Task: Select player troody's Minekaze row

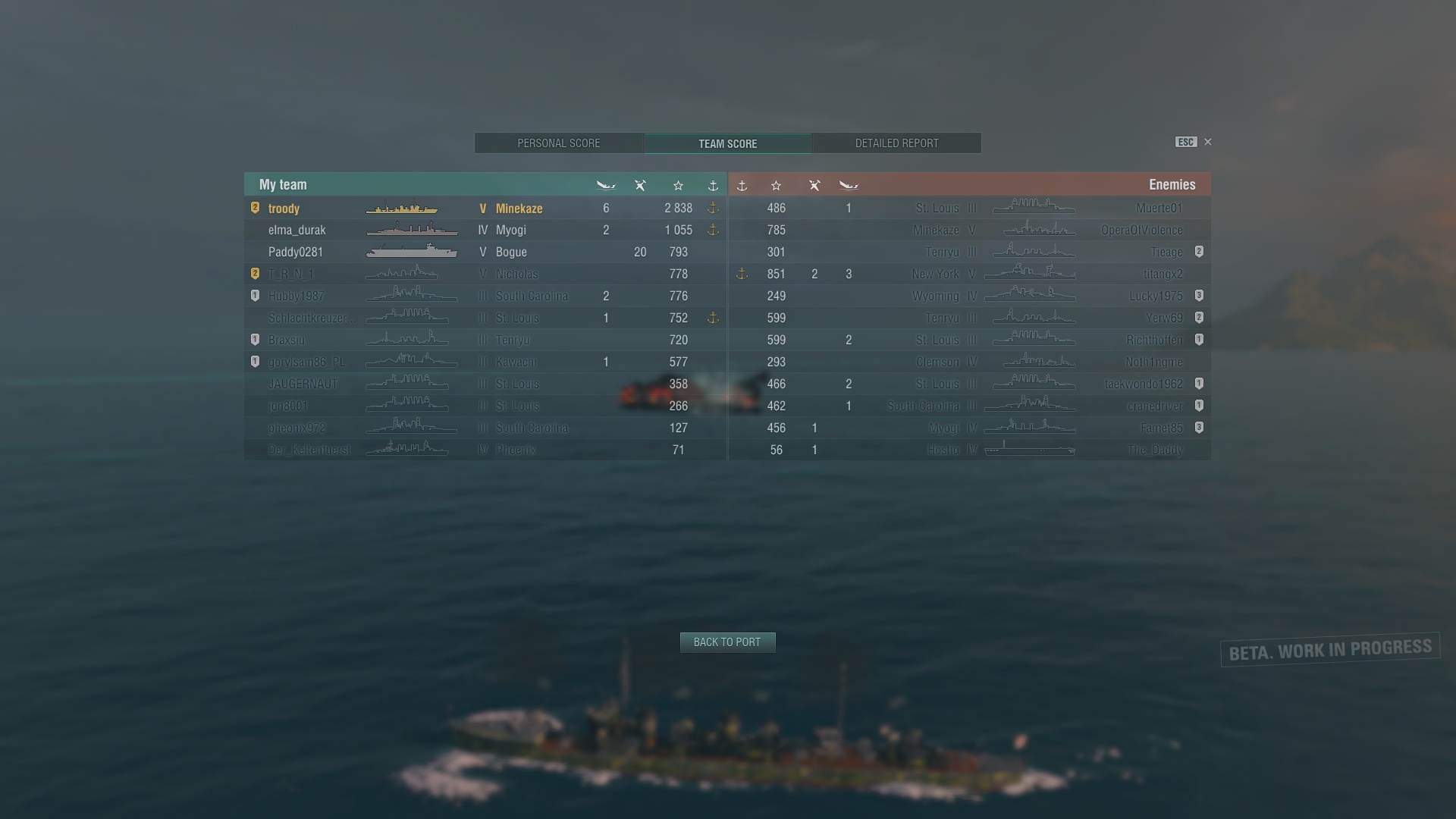Action: pos(485,209)
